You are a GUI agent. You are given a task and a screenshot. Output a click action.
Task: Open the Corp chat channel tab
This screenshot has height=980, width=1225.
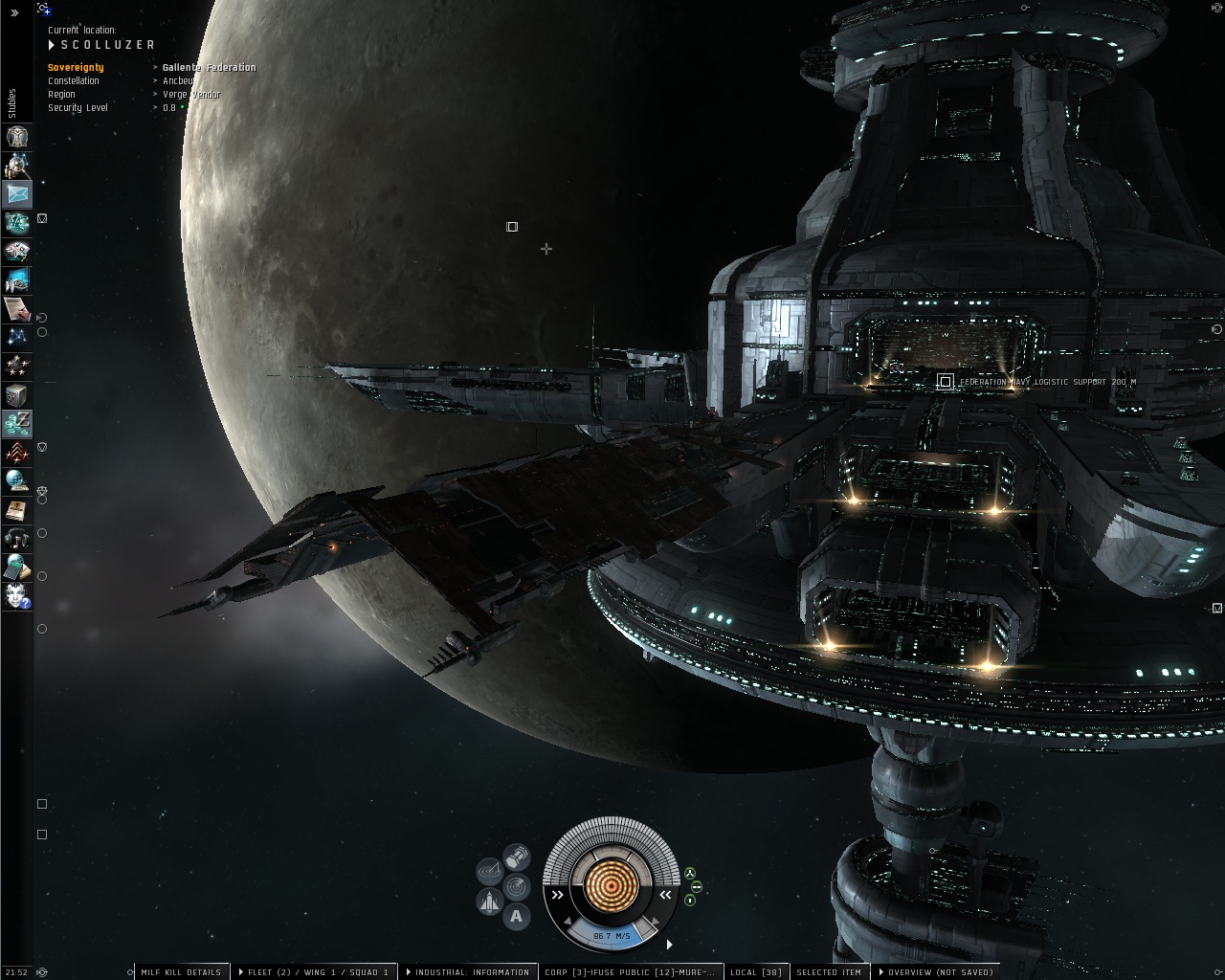tap(629, 972)
